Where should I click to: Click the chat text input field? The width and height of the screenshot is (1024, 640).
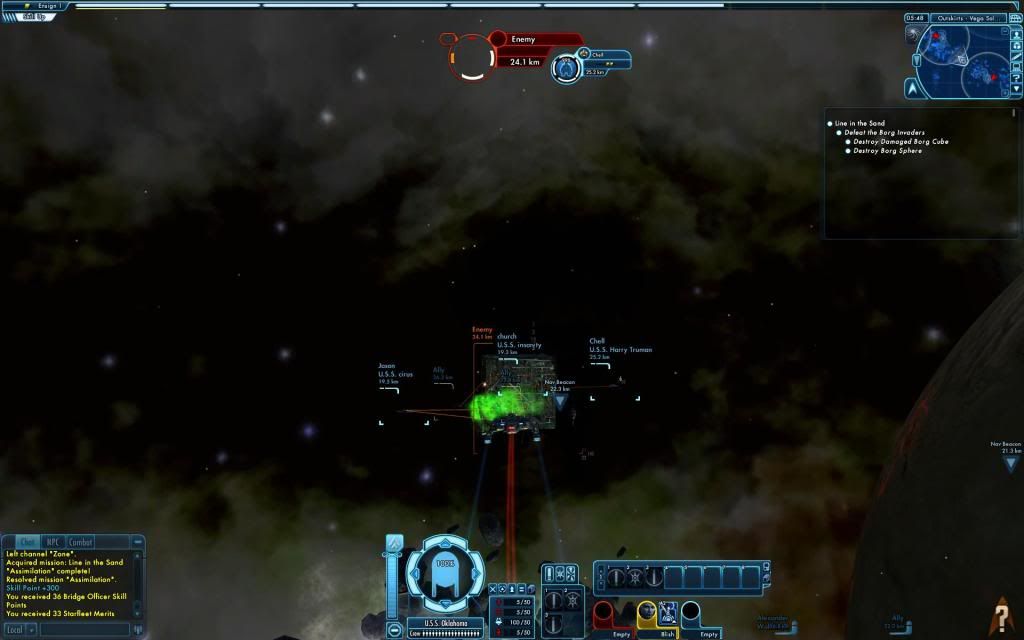84,630
